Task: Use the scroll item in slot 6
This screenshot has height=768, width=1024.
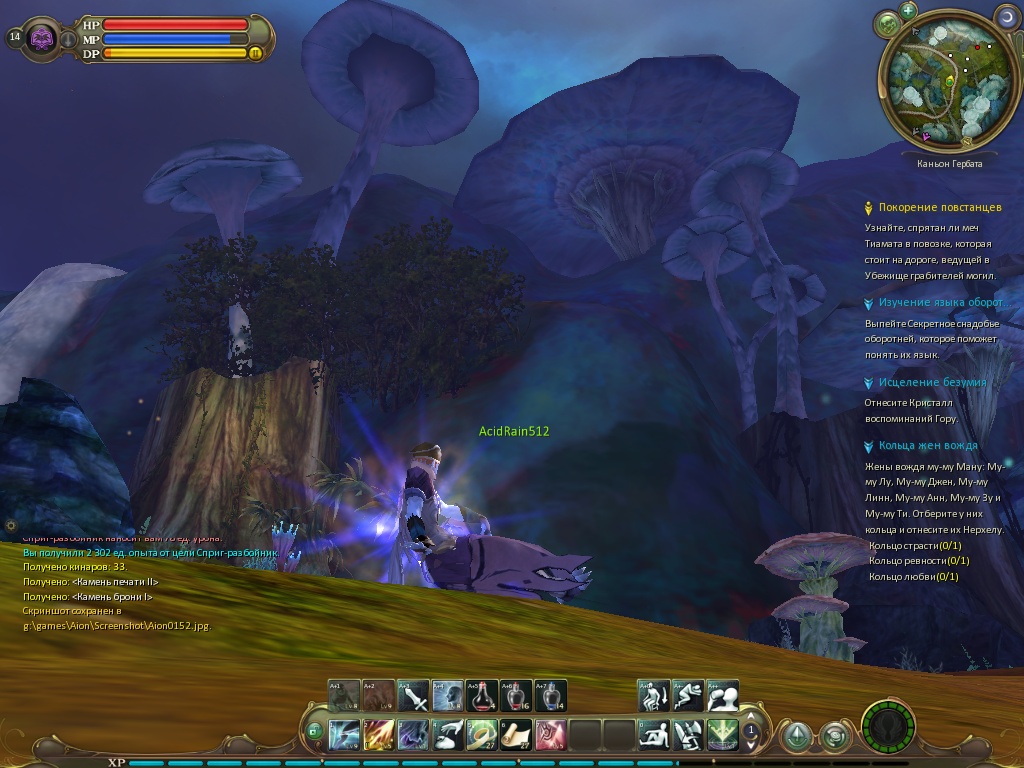Action: click(x=516, y=734)
